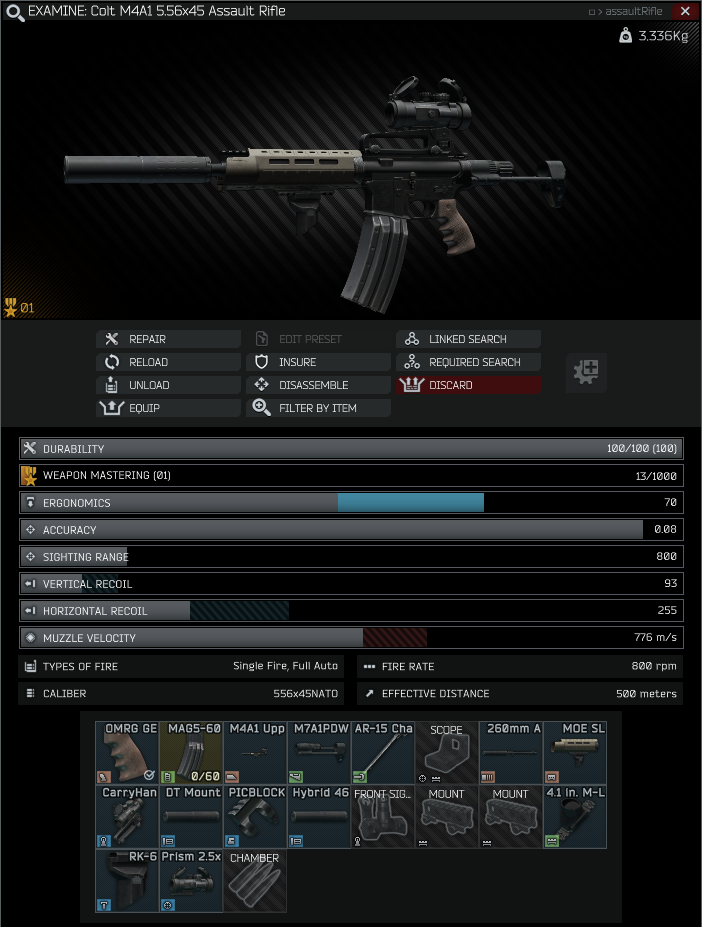Viewport: 702px width, 927px height.
Task: Discard the weapon
Action: pos(468,385)
